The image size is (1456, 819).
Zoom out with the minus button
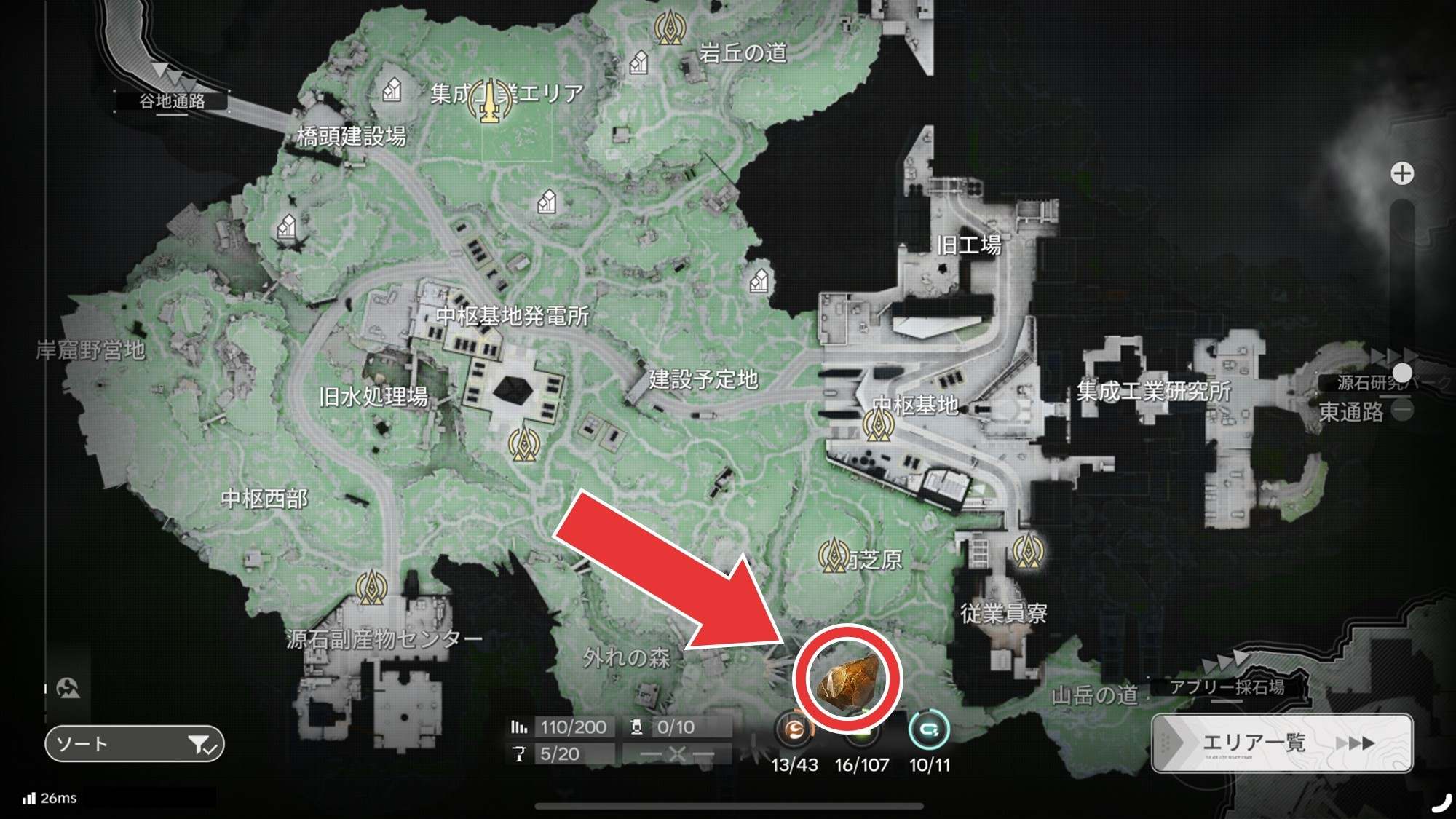tap(1401, 411)
